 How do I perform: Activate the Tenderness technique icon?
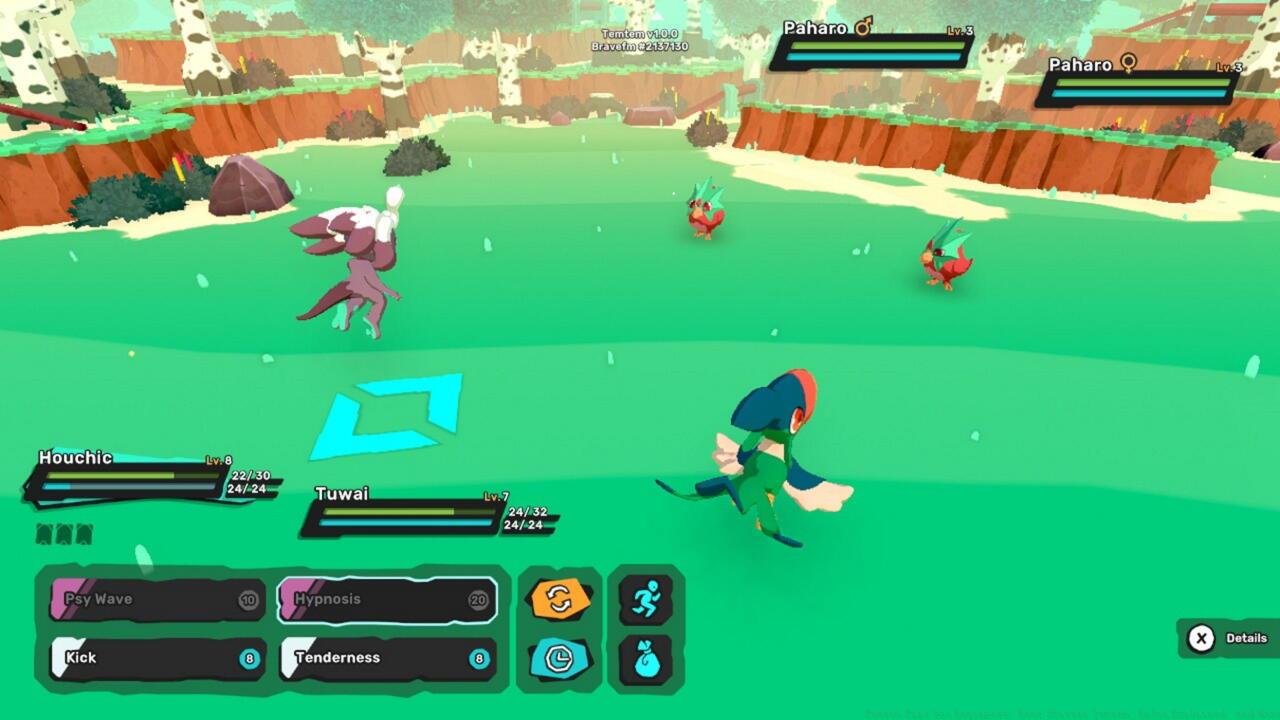click(x=385, y=657)
